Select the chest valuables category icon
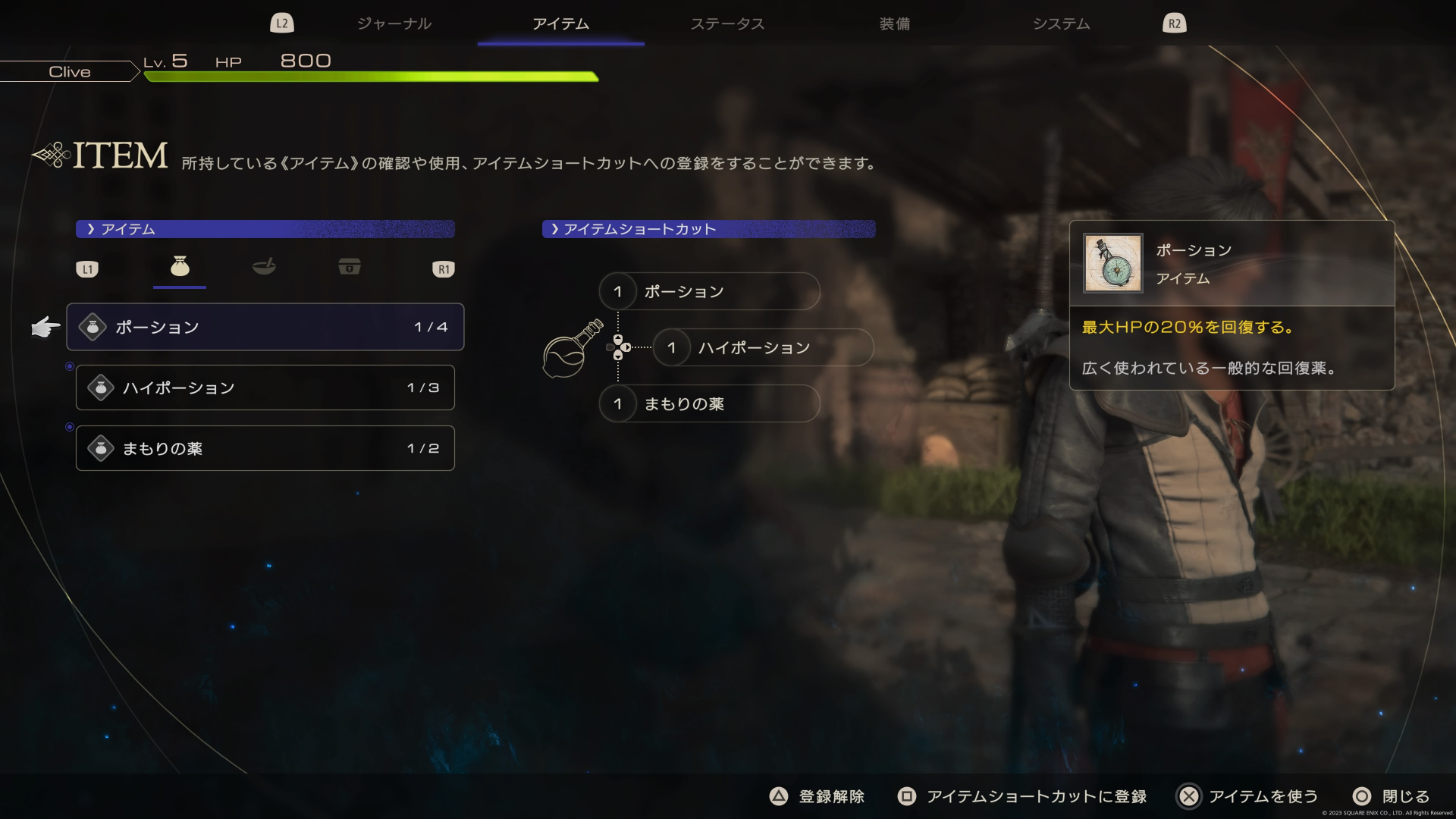Screen dimensions: 1456x819 click(x=349, y=266)
